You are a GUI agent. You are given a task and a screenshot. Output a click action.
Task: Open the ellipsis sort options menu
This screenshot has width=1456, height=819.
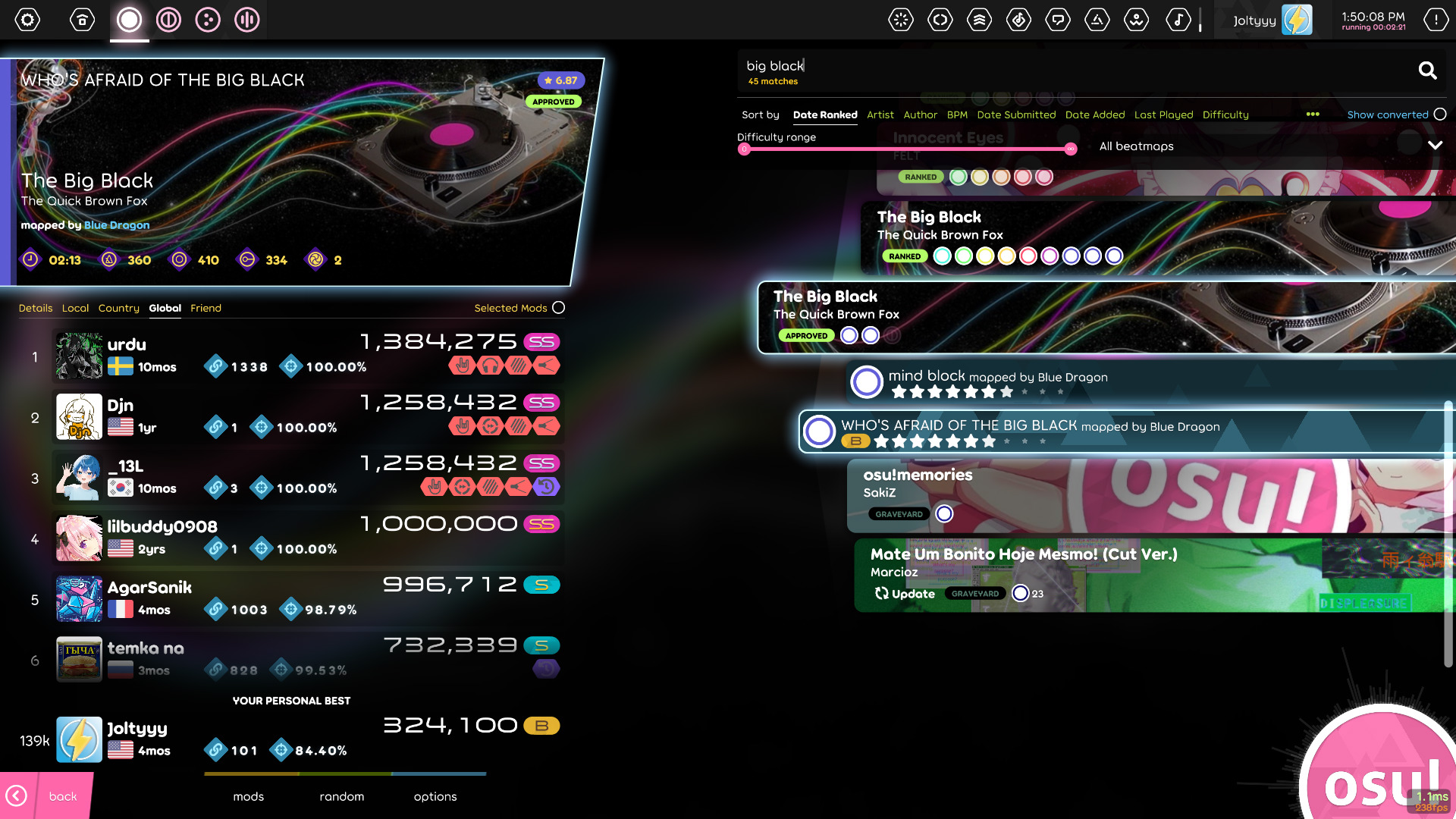click(x=1313, y=115)
